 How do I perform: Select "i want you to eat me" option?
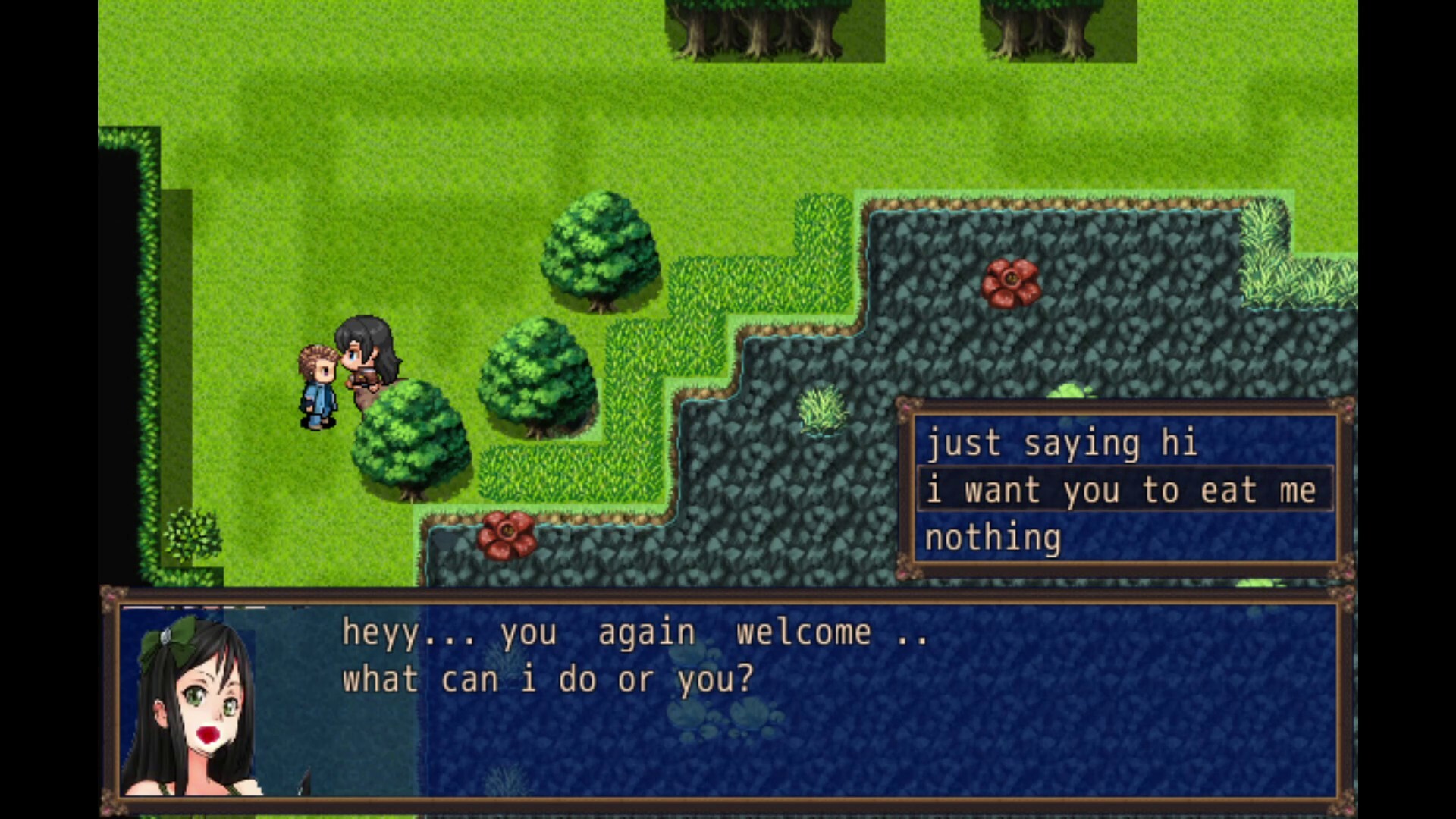click(1122, 491)
